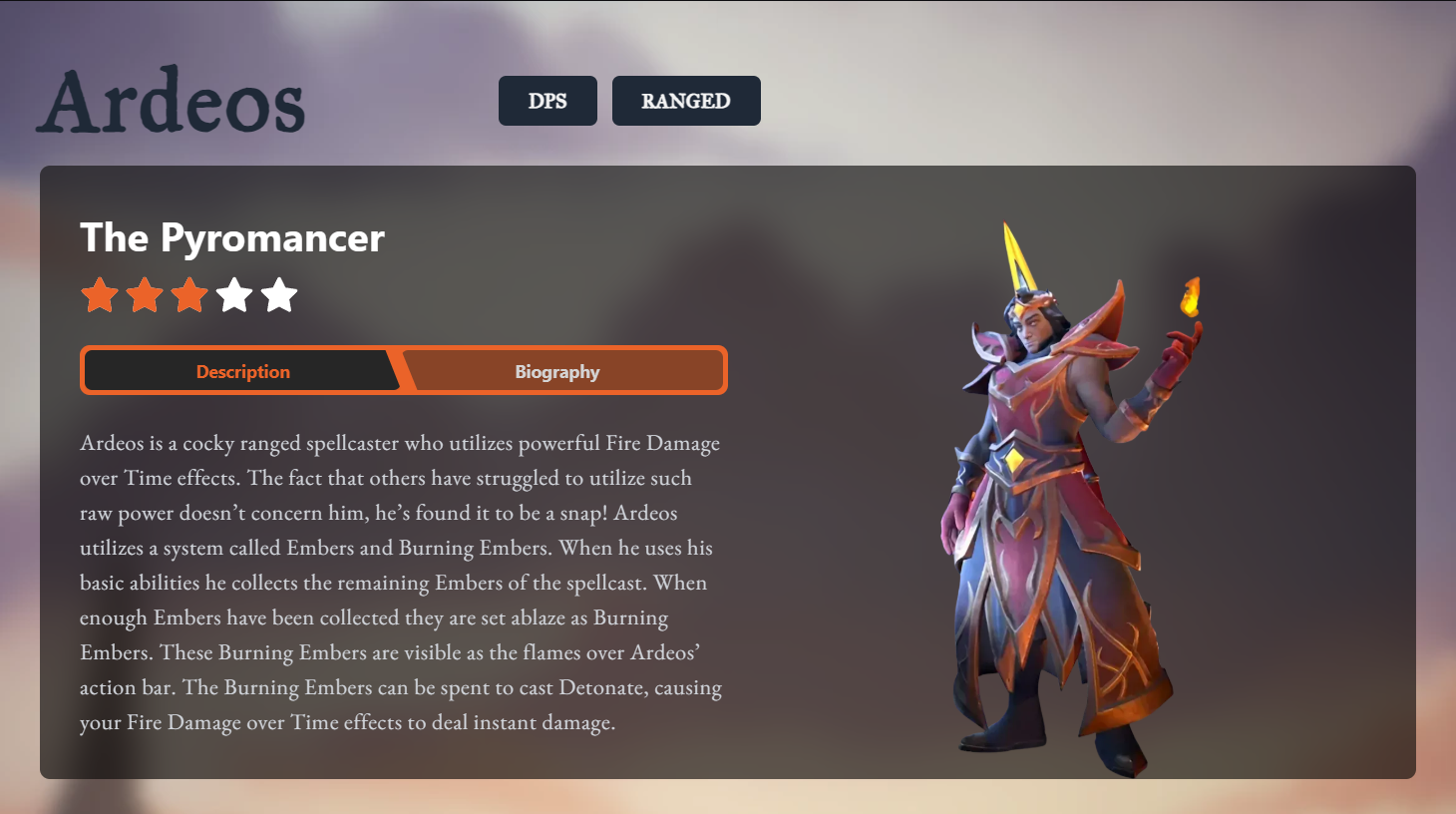This screenshot has height=814, width=1456.
Task: Select the Description tab
Action: (242, 371)
